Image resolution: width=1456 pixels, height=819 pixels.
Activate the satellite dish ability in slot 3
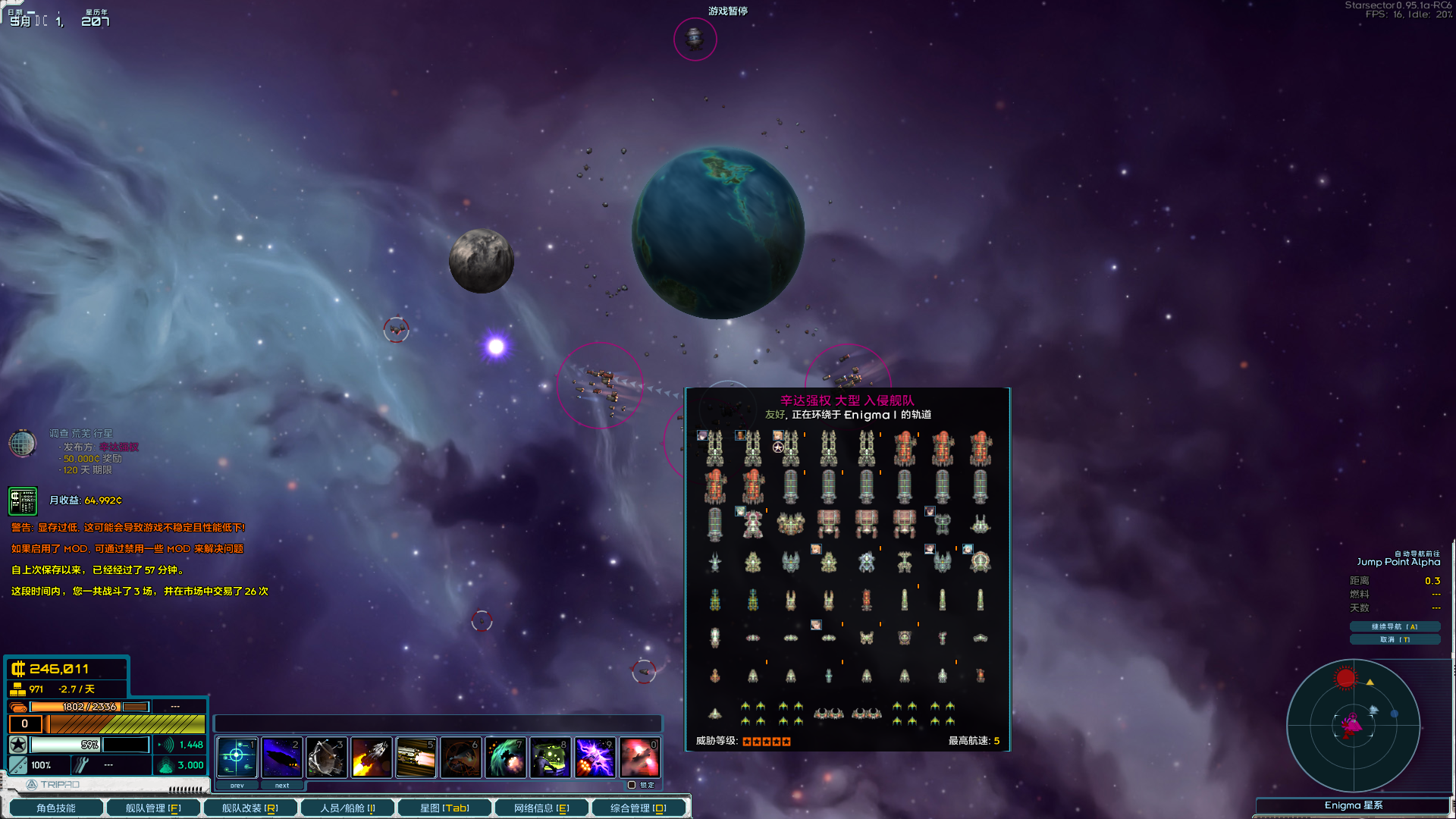click(326, 757)
